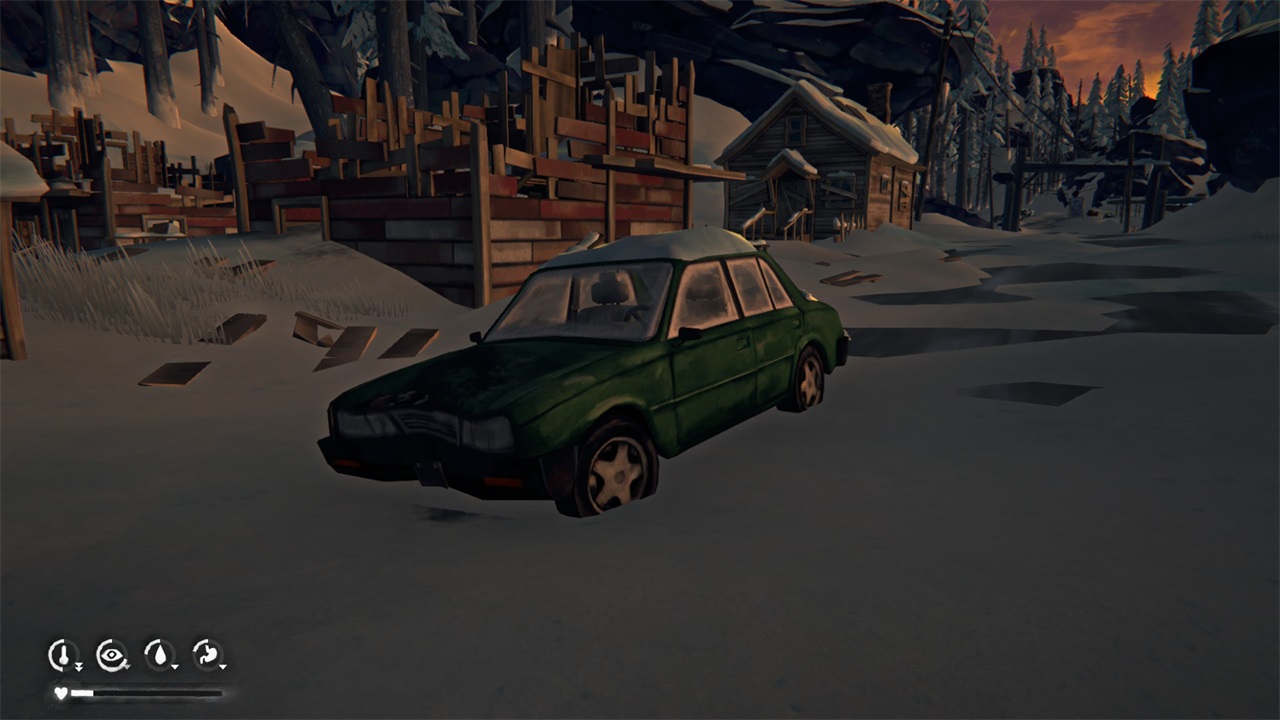This screenshot has width=1280, height=720.
Task: Open the stomach hunger status icon
Action: coord(207,655)
